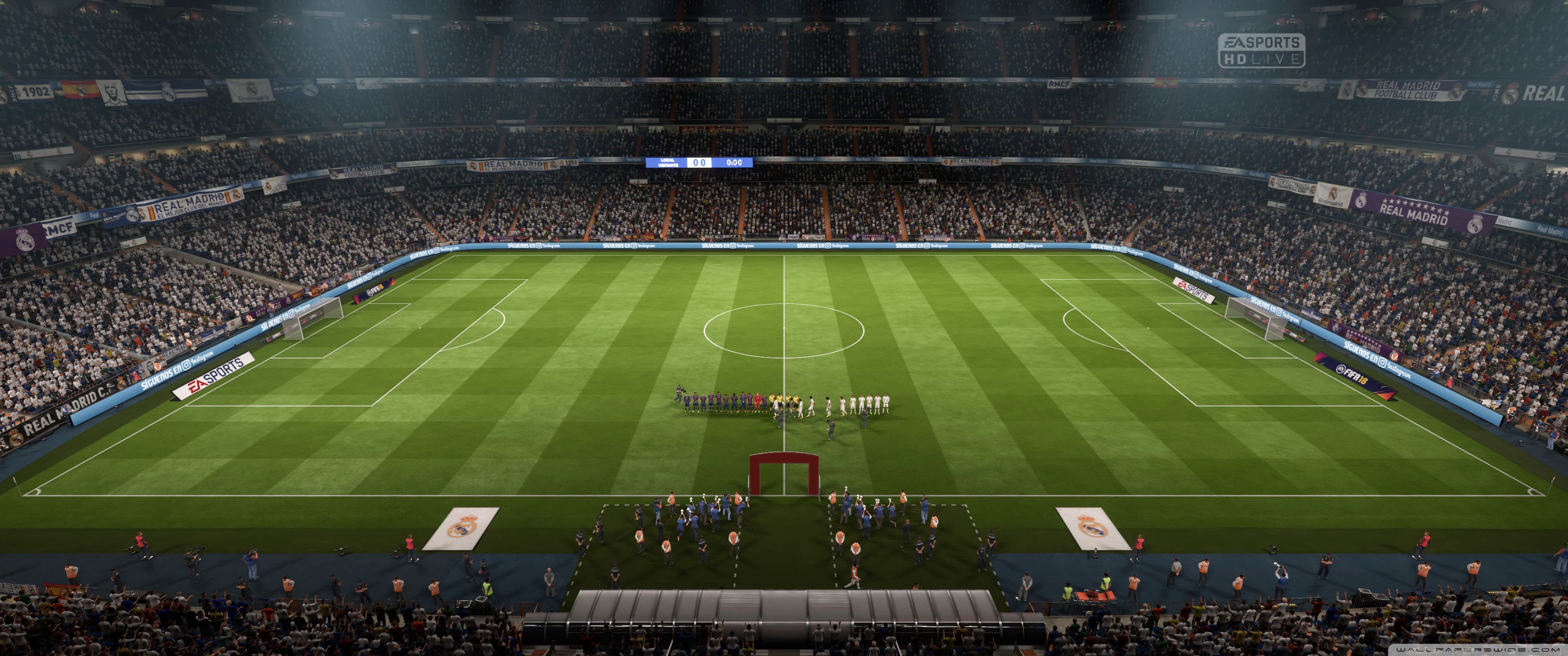Click the RMCF crest banner on left stand
Image resolution: width=1568 pixels, height=656 pixels.
point(58,228)
